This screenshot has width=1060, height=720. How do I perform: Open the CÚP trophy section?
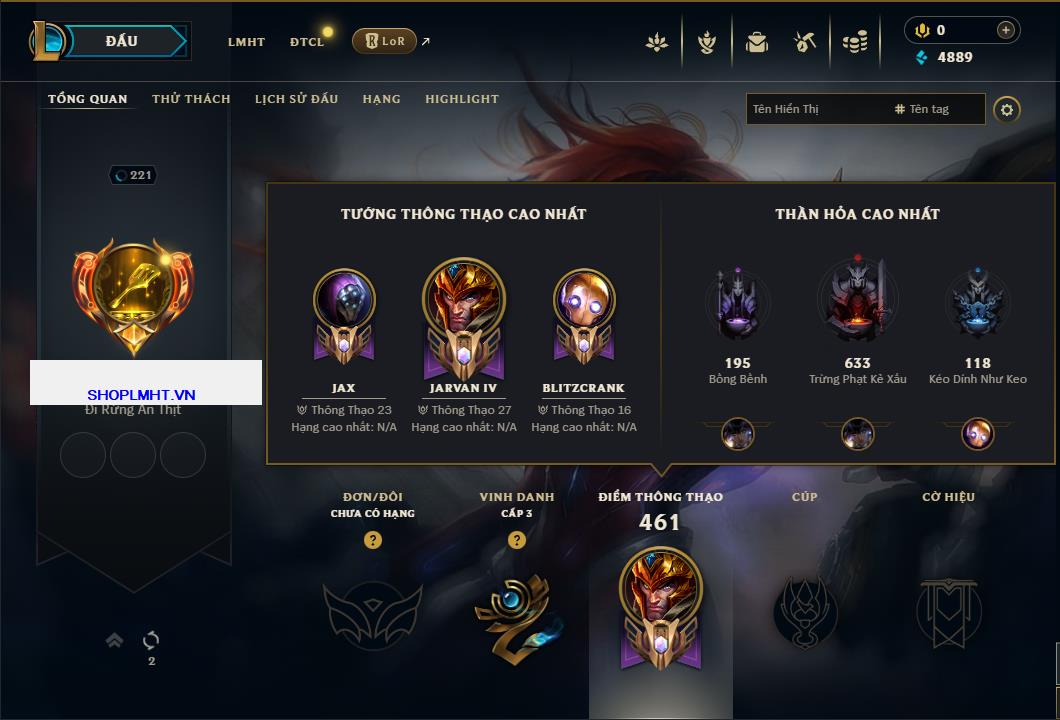click(805, 610)
